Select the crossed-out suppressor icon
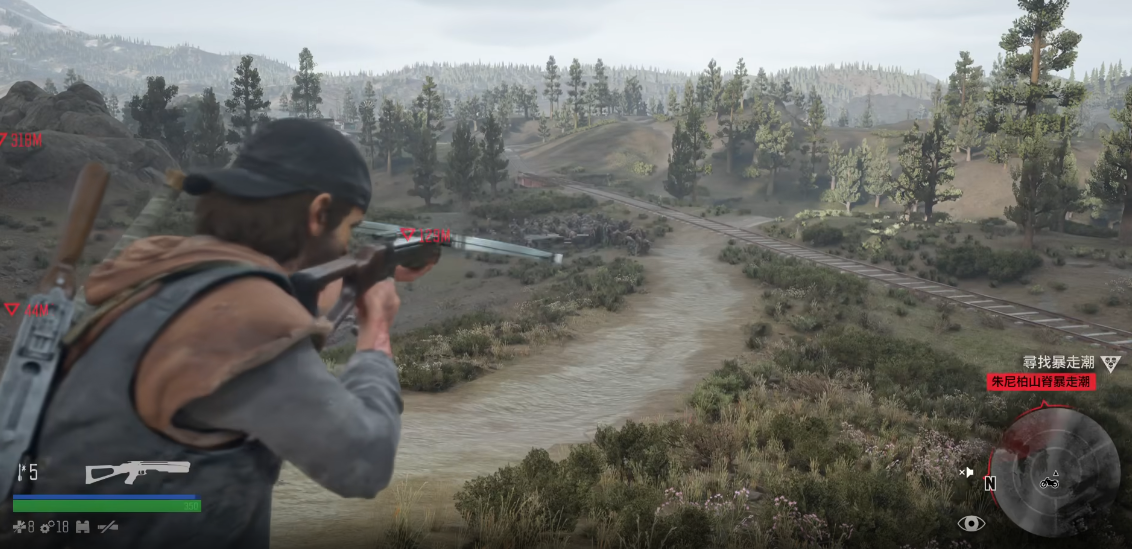The height and width of the screenshot is (549, 1132). (108, 526)
